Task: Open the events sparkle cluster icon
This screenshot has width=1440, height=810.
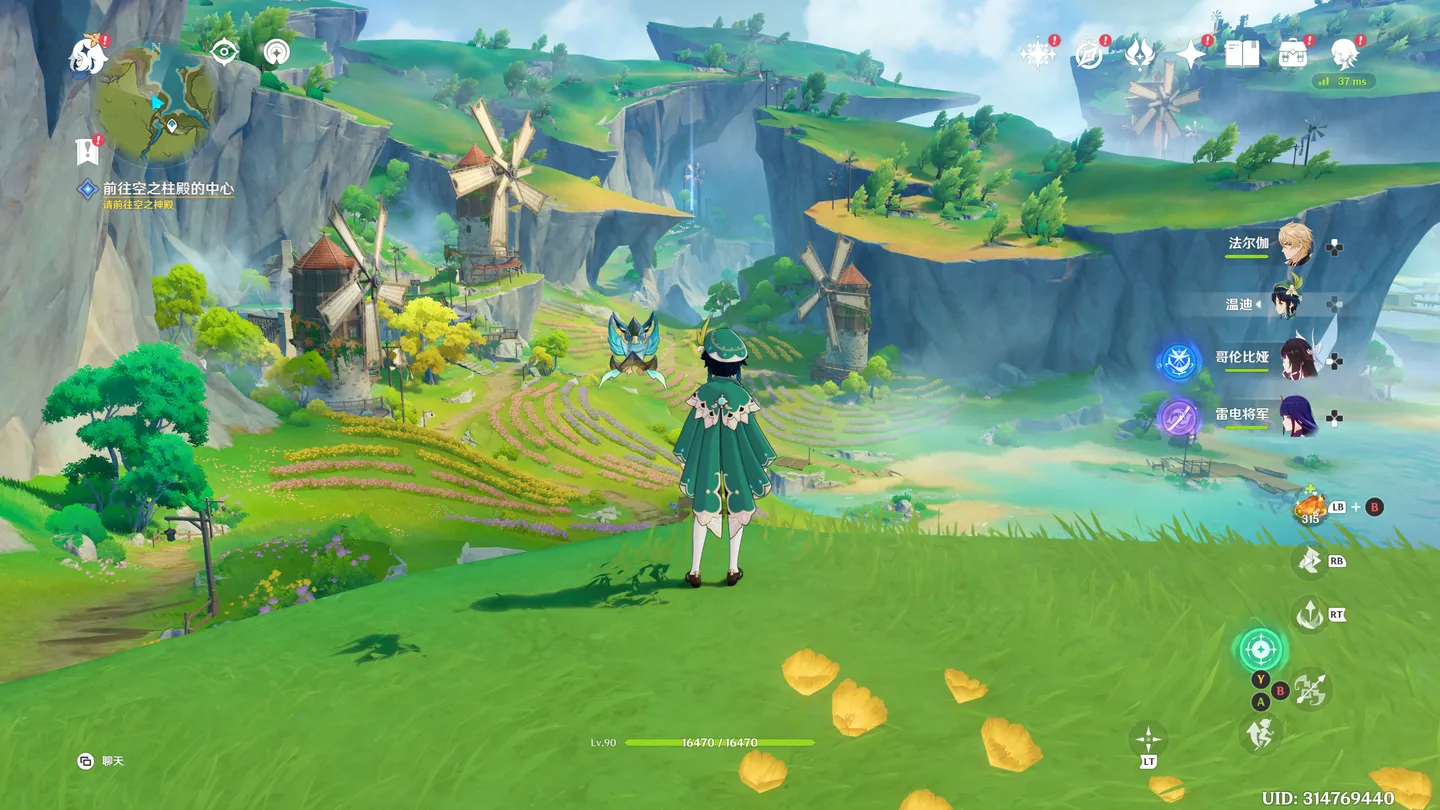Action: point(1036,54)
